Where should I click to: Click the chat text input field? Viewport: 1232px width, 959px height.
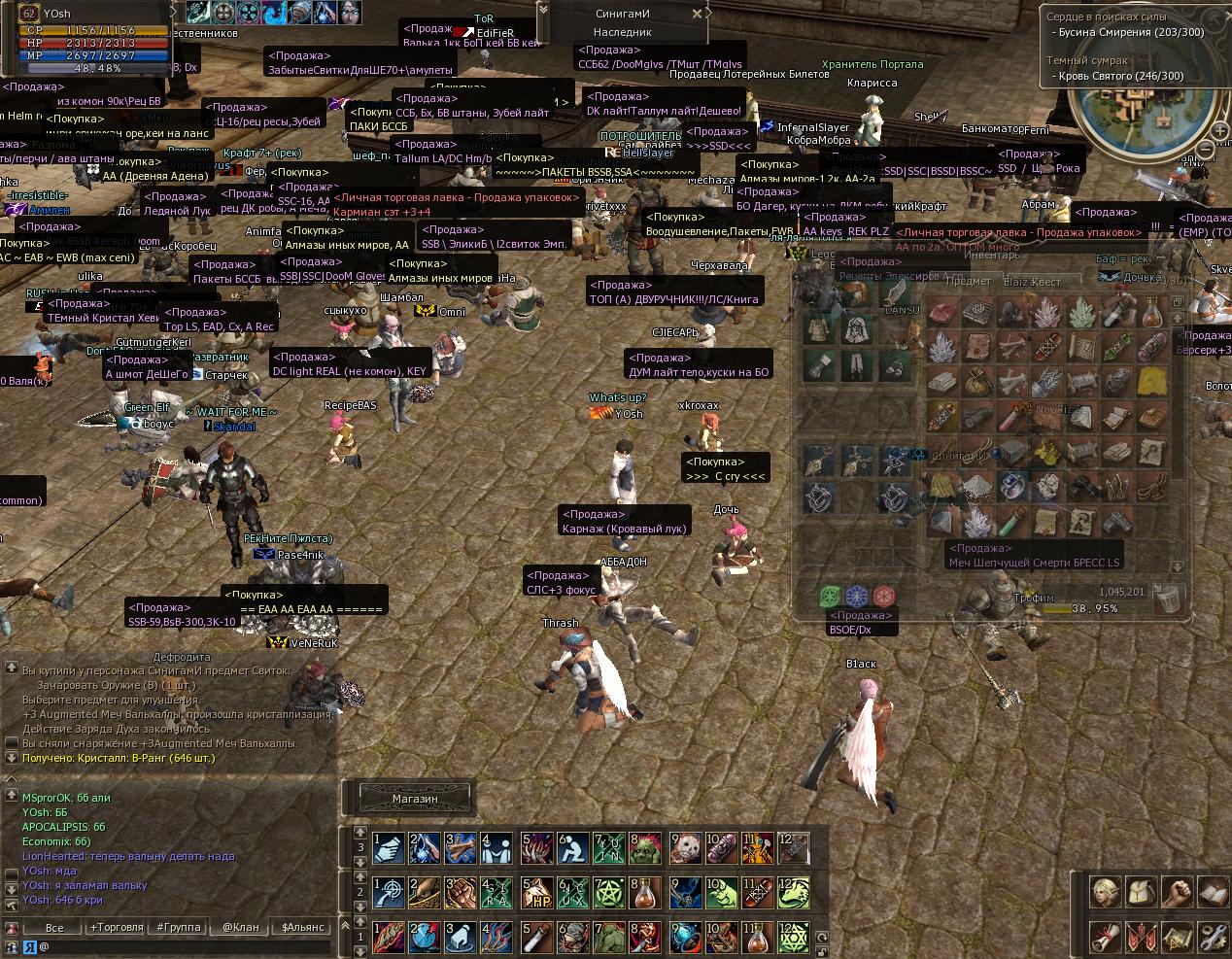pos(175,945)
